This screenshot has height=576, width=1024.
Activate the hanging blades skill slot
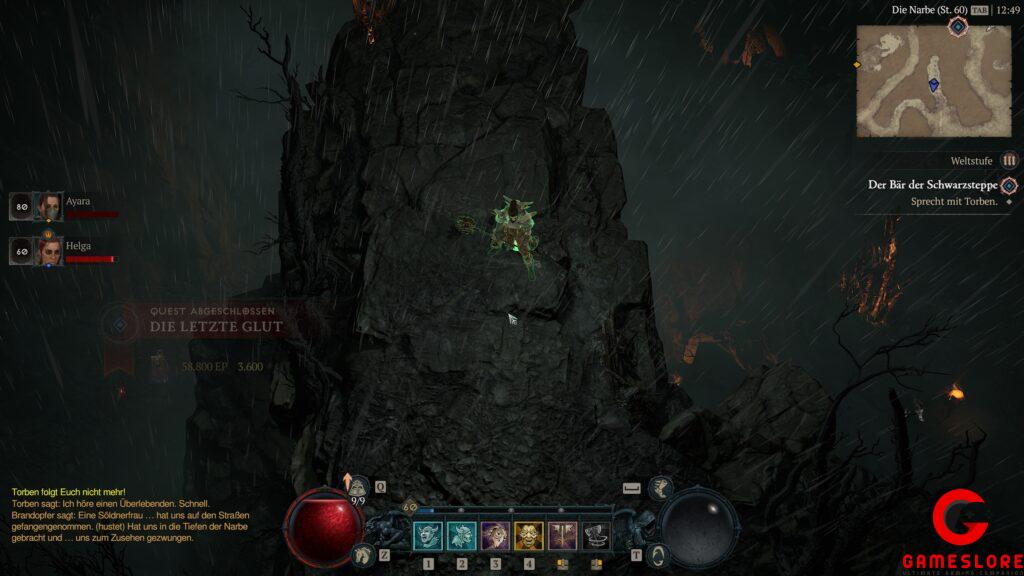coord(563,536)
